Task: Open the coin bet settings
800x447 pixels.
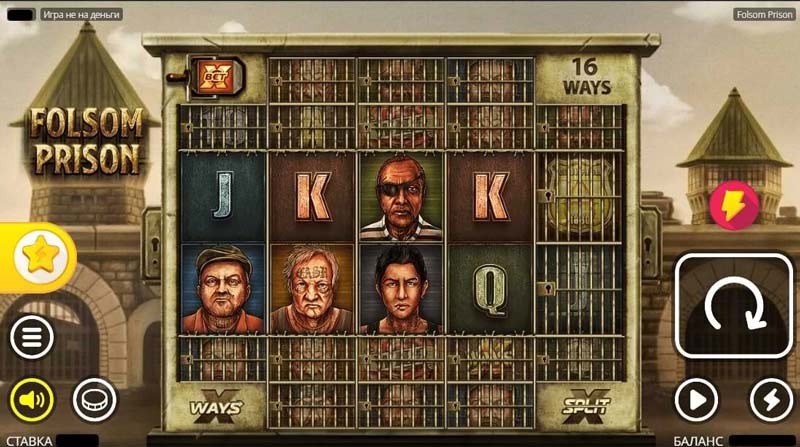Action: 94,400
